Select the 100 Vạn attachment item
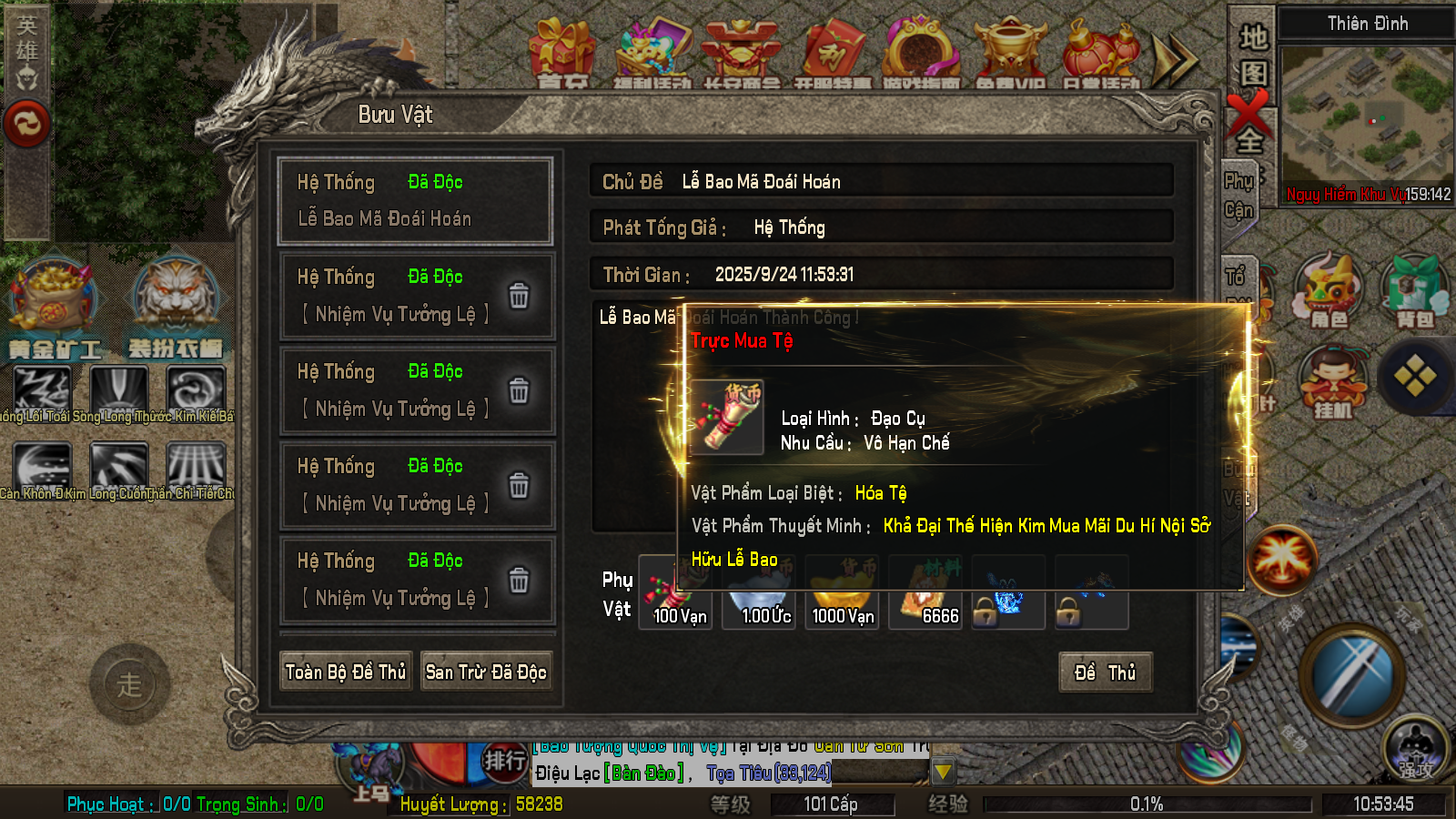 677,593
